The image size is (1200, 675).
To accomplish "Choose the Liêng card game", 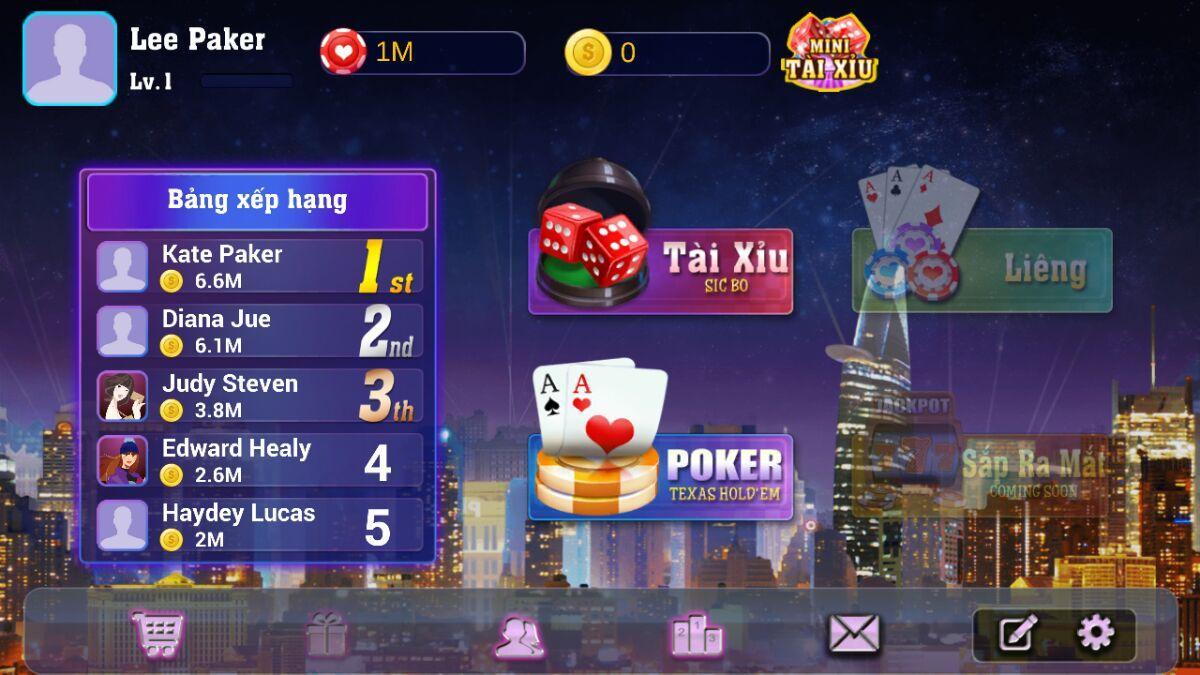I will pos(982,268).
